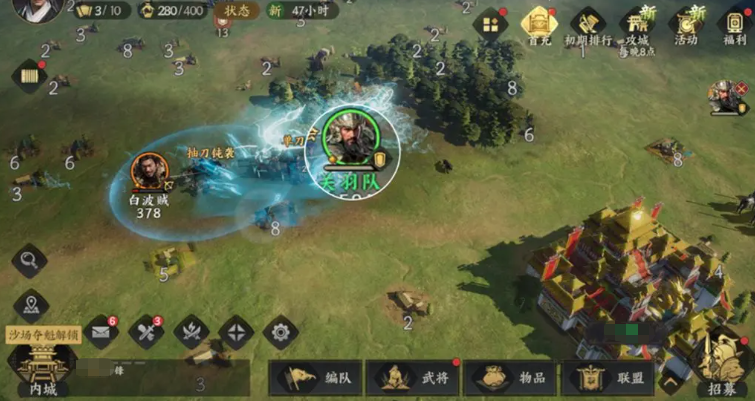755x401 pixels.
Task: Open the 物品 items menu
Action: click(x=508, y=378)
